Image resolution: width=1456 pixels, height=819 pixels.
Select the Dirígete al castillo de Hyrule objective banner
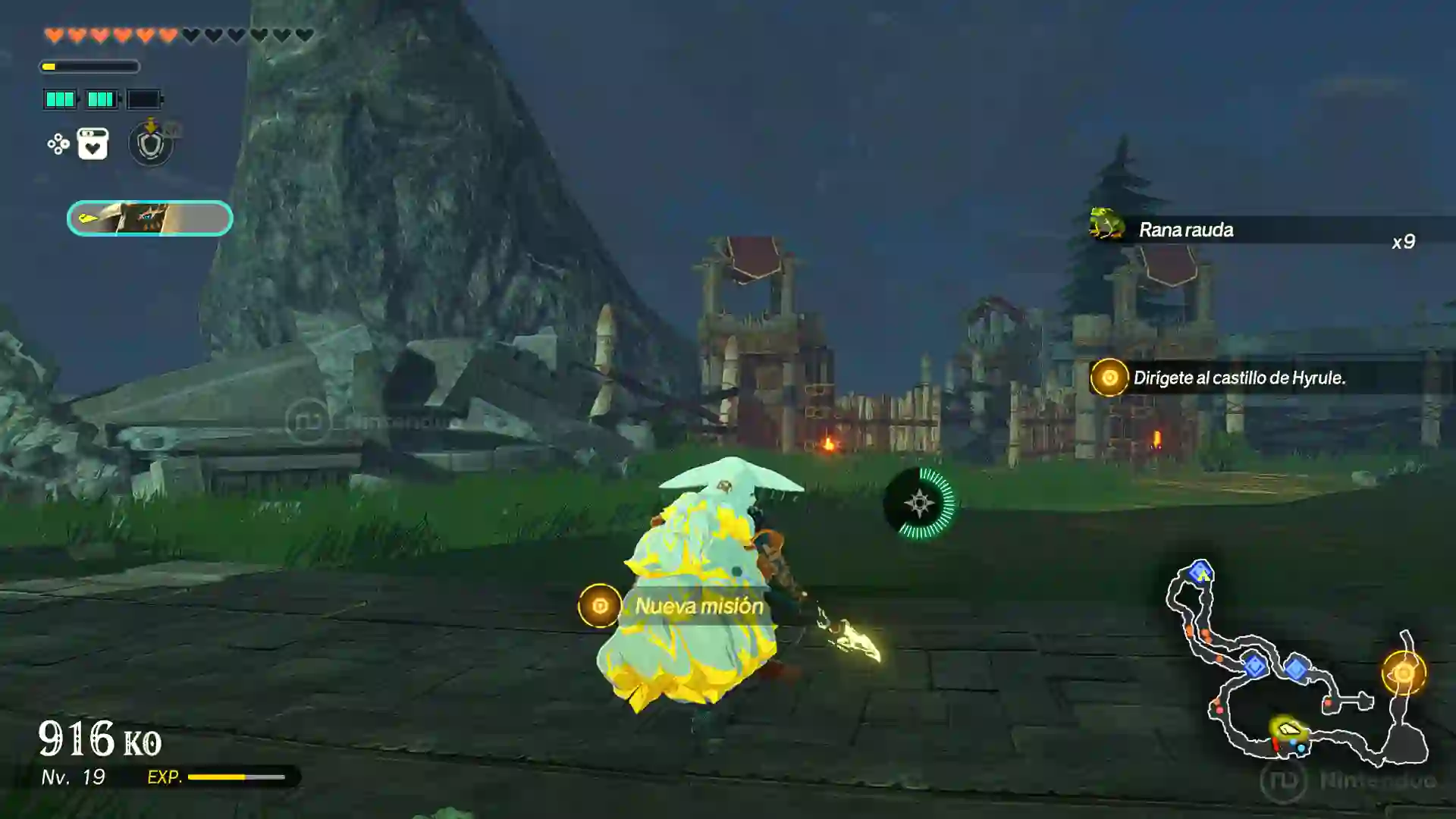tap(1241, 377)
